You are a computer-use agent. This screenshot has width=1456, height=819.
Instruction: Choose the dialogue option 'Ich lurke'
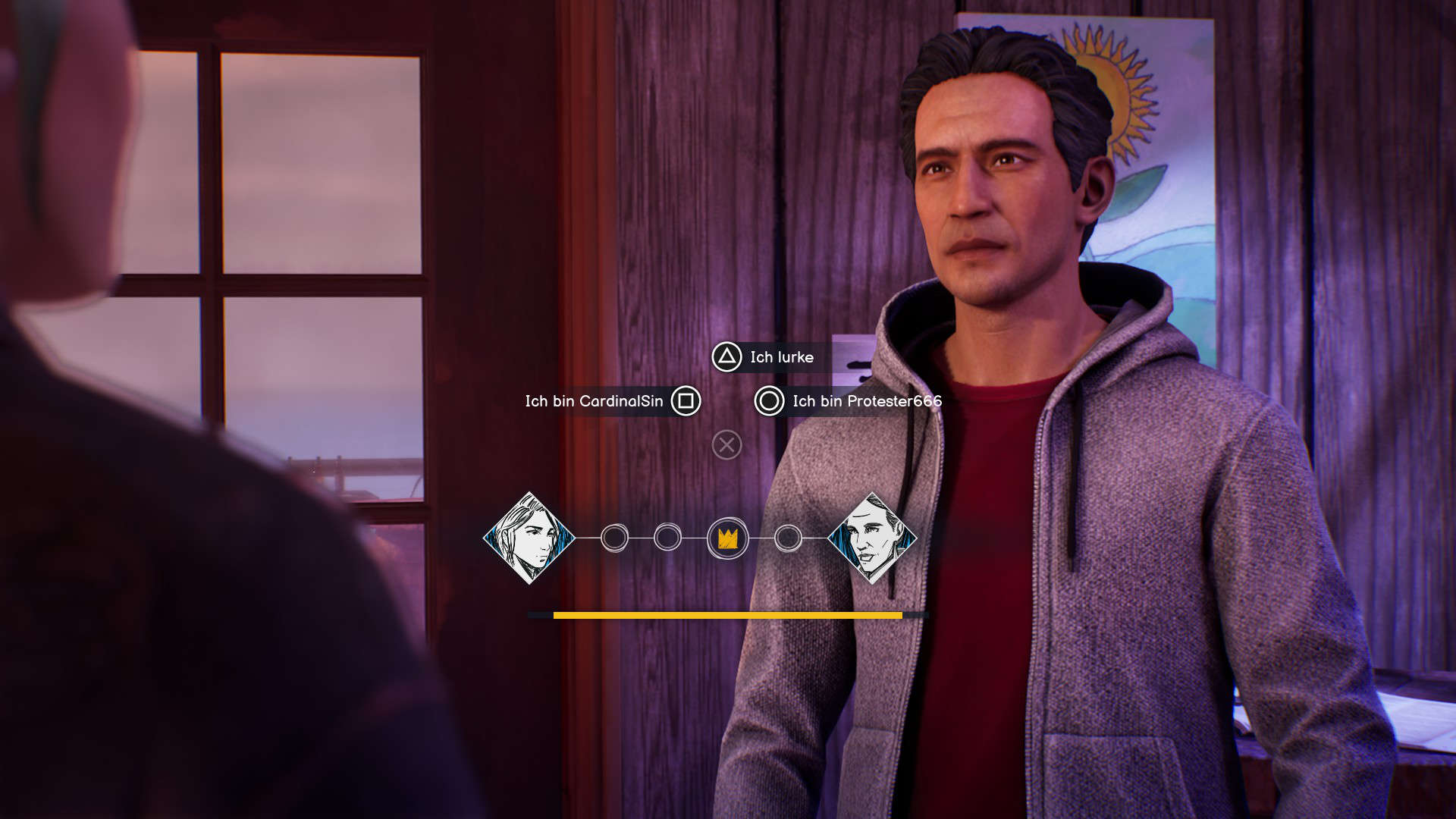781,357
